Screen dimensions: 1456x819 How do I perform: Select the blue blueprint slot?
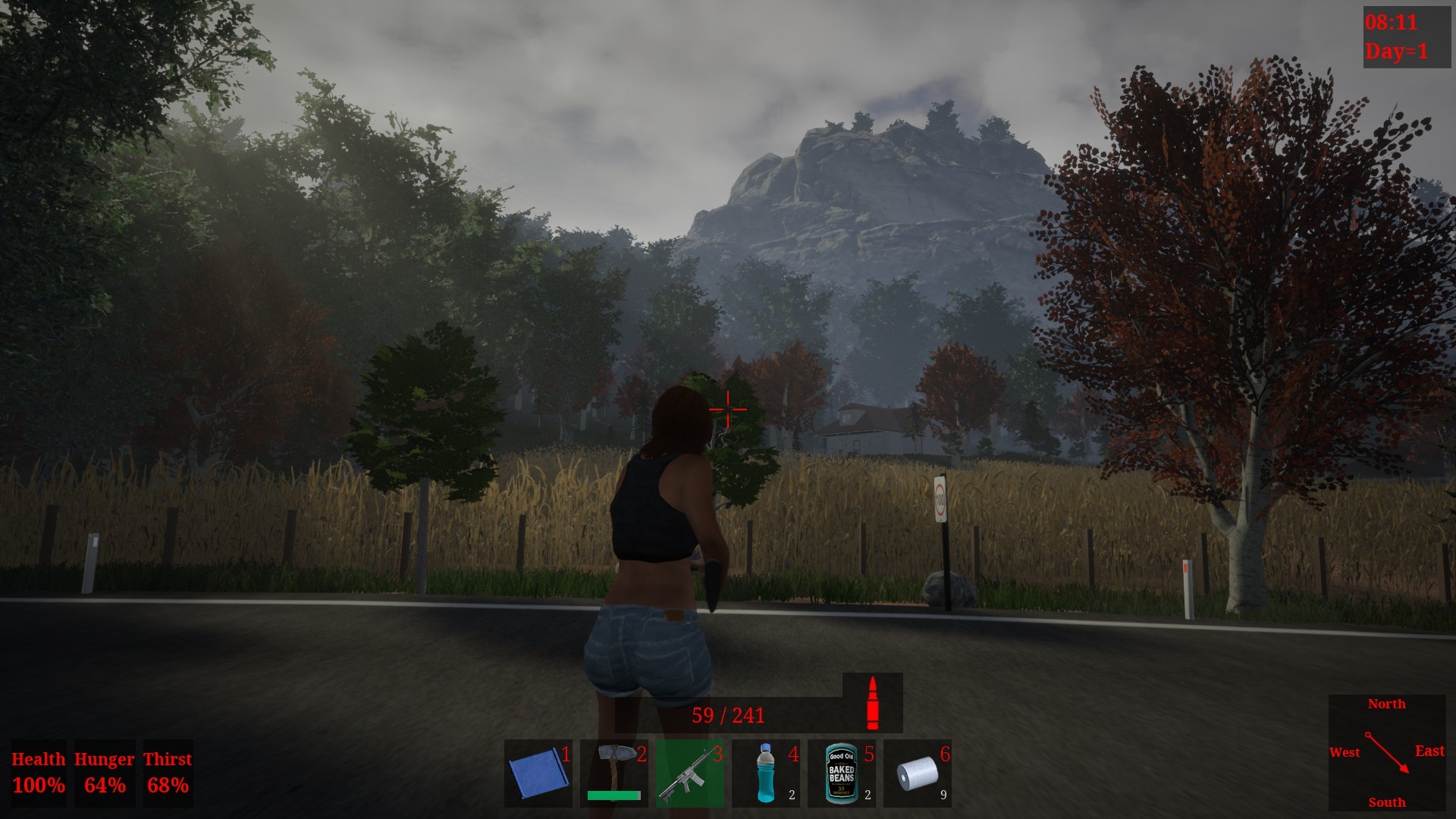(538, 773)
